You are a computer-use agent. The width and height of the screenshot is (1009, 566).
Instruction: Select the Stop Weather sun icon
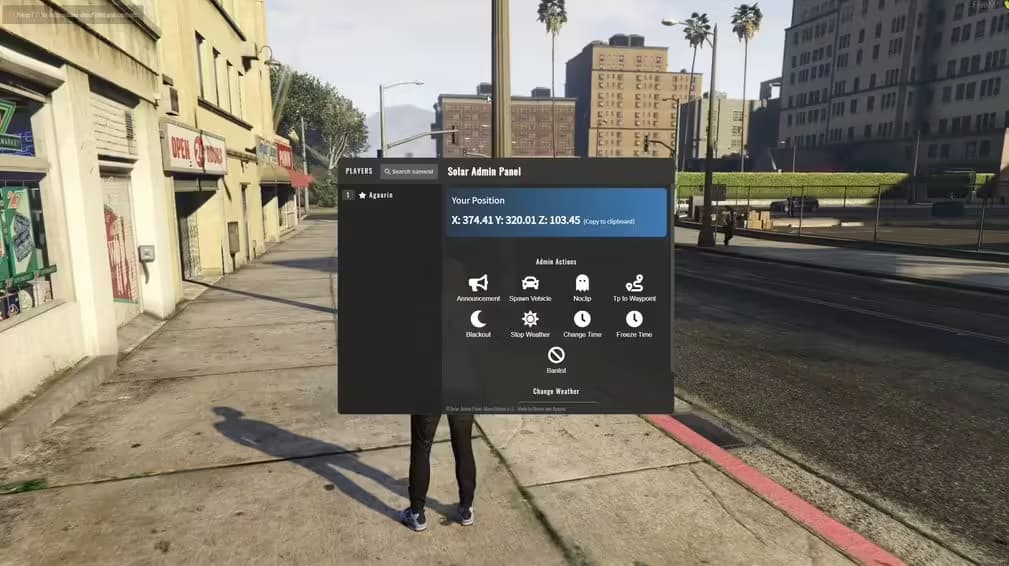[x=530, y=320]
